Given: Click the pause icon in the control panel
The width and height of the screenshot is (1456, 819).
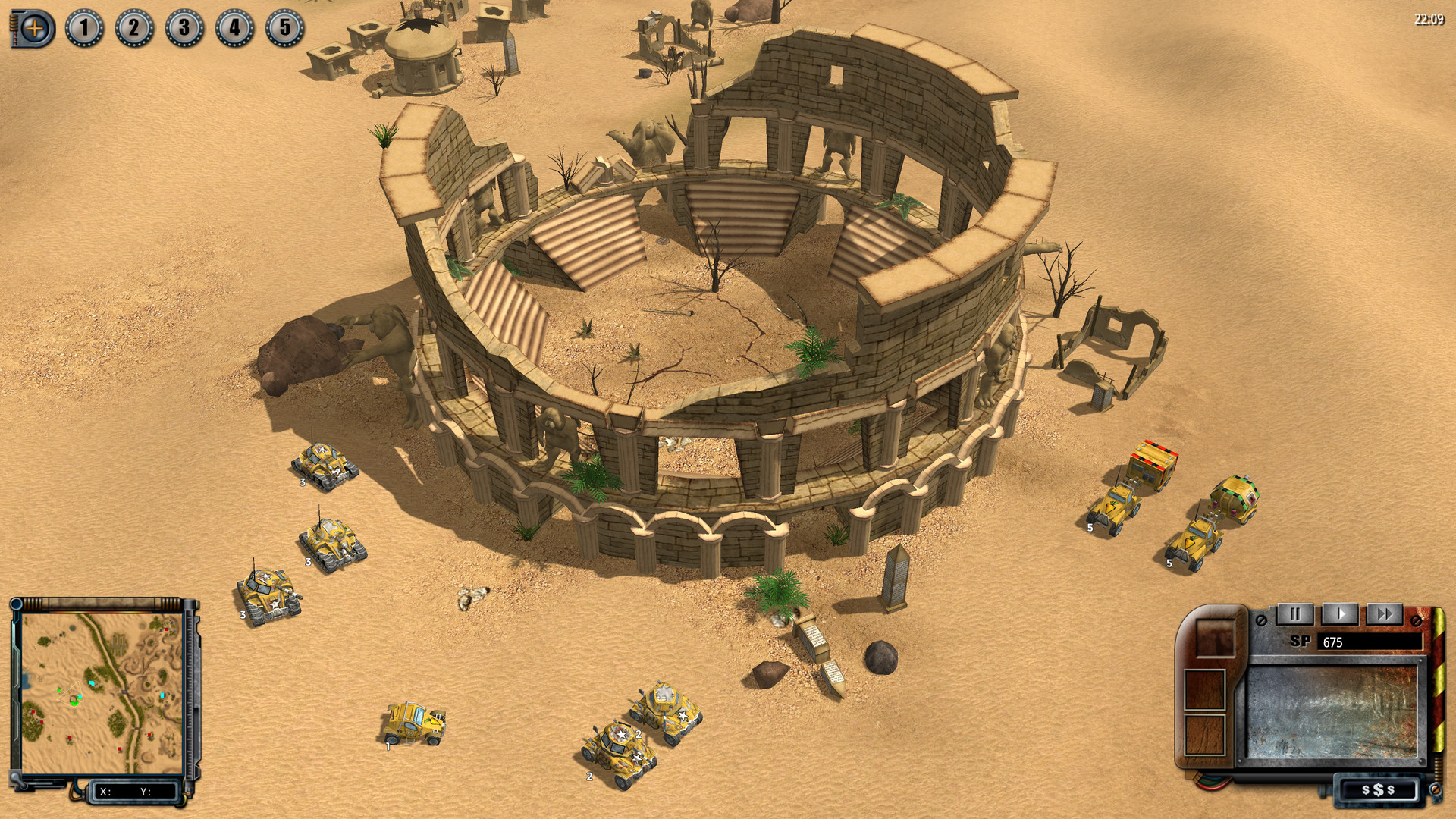Looking at the screenshot, I should 1296,613.
